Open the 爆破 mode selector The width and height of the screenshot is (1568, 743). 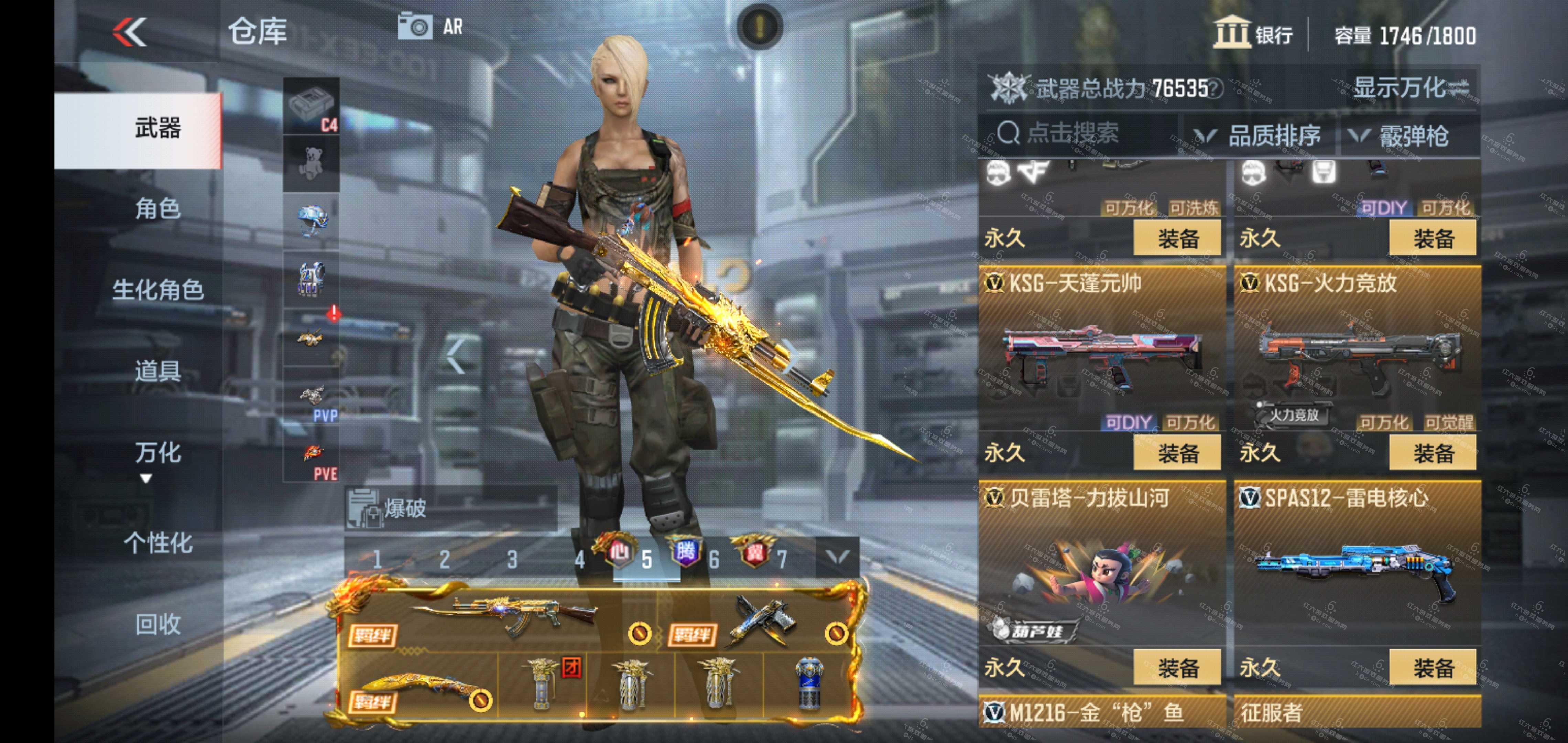point(450,508)
